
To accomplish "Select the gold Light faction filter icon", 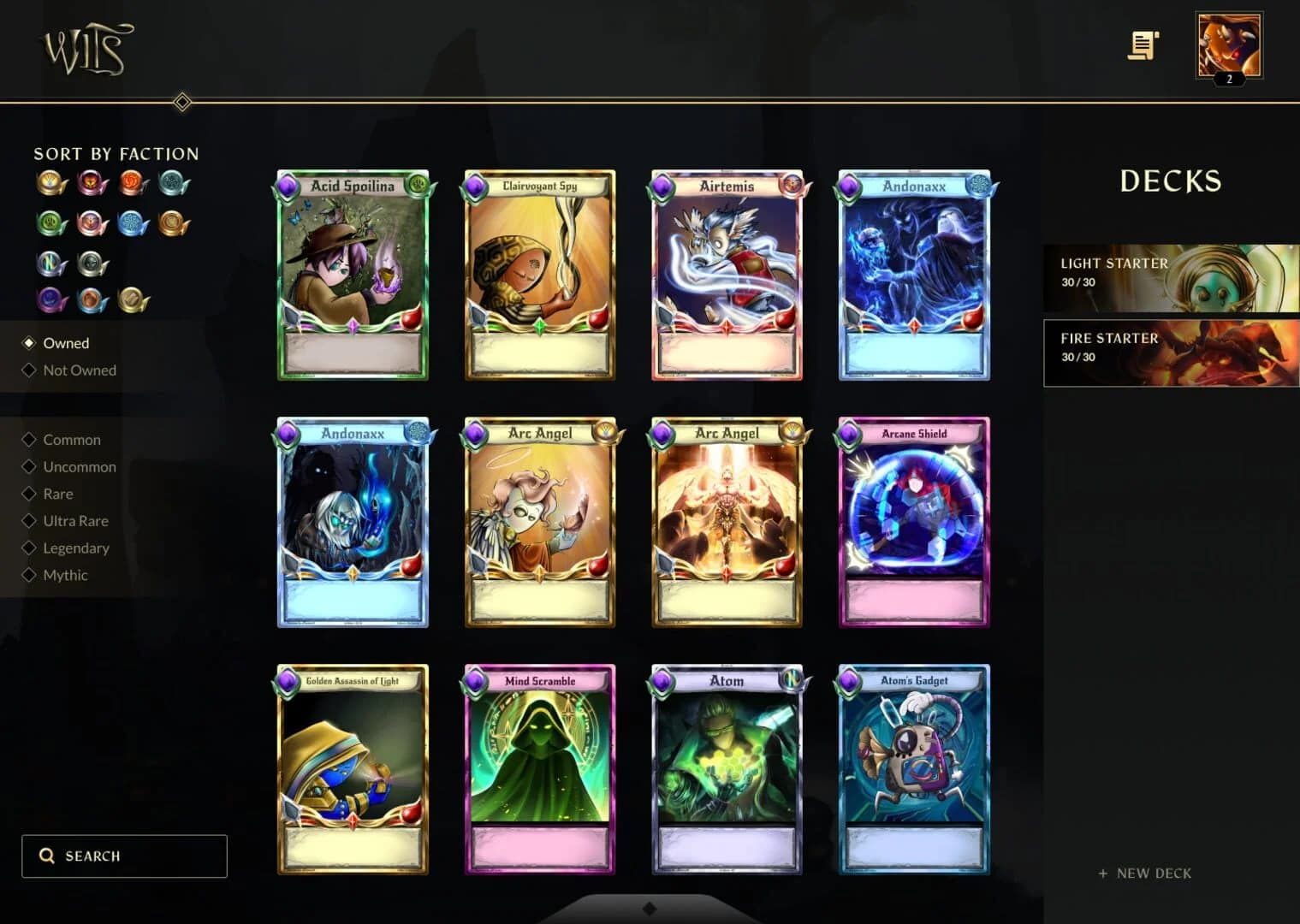I will point(50,182).
